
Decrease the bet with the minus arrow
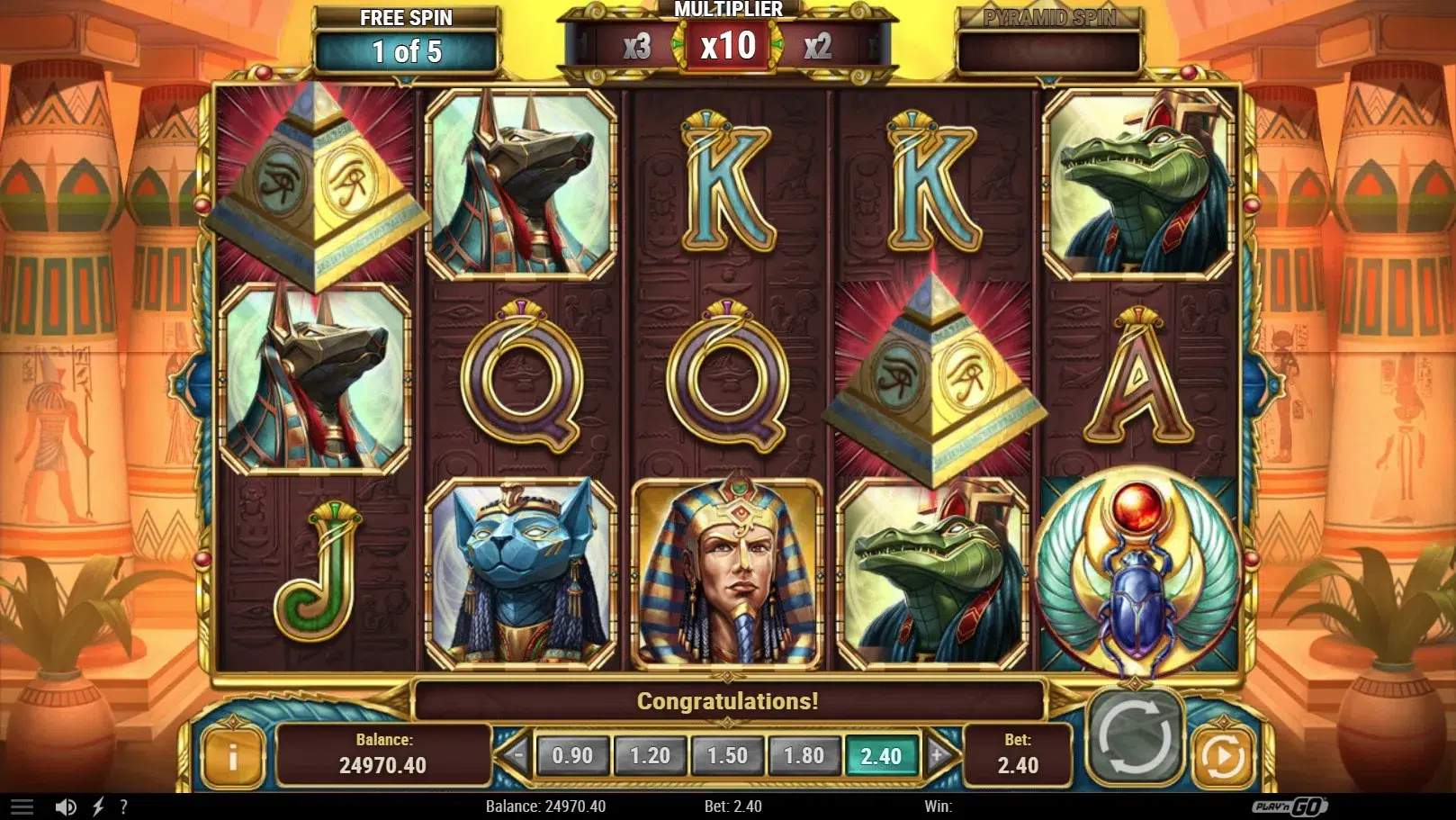coord(516,754)
